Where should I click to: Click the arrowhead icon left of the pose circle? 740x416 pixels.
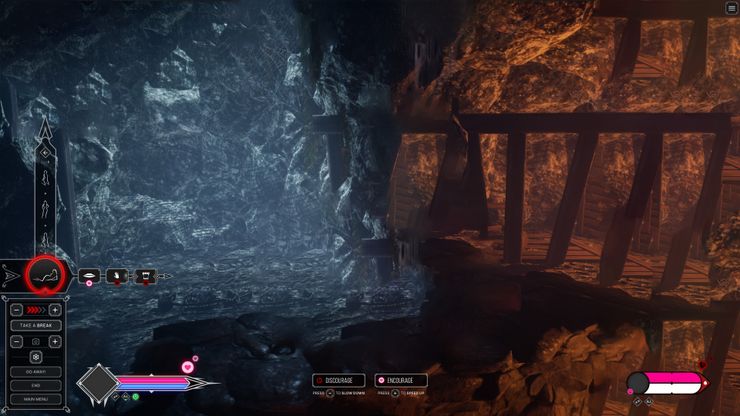click(x=11, y=273)
